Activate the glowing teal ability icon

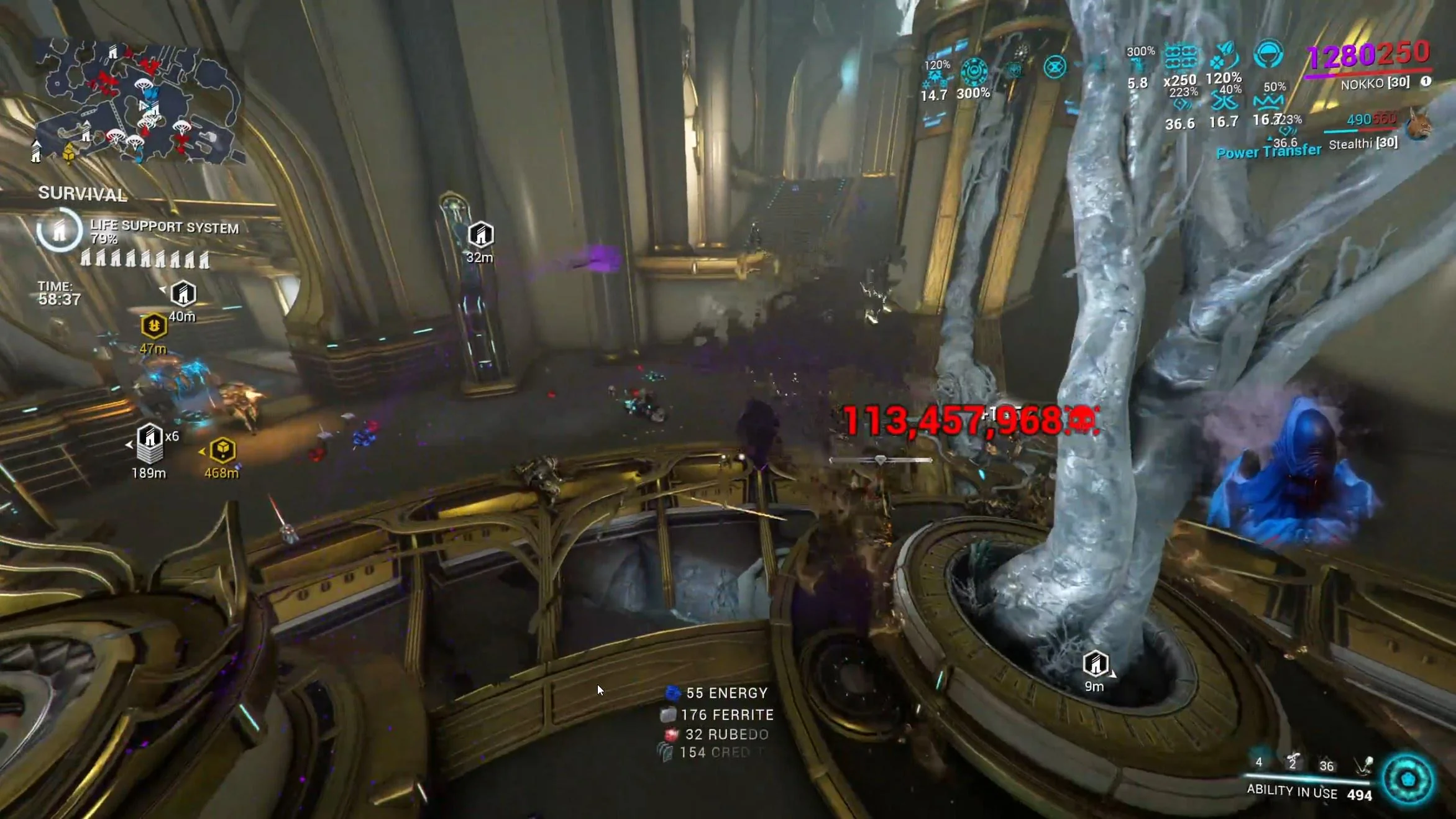click(1408, 779)
